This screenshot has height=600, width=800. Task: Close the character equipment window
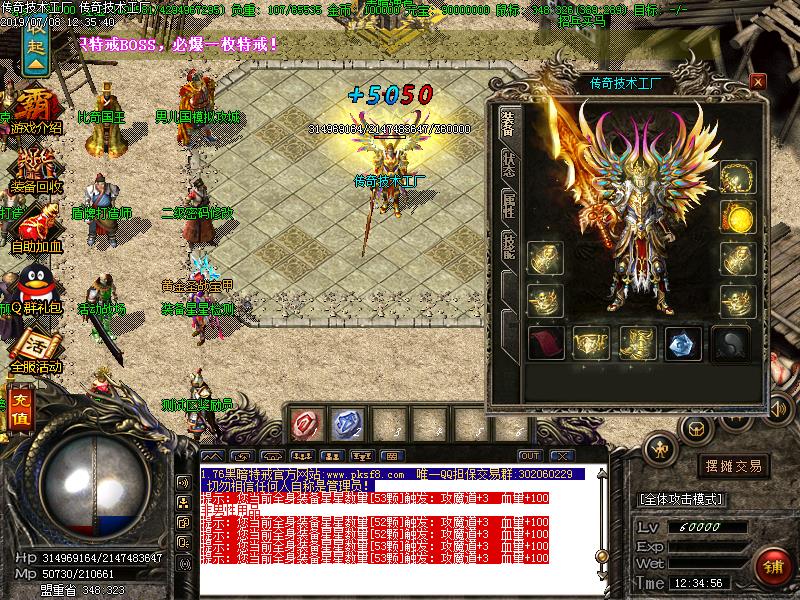point(757,81)
